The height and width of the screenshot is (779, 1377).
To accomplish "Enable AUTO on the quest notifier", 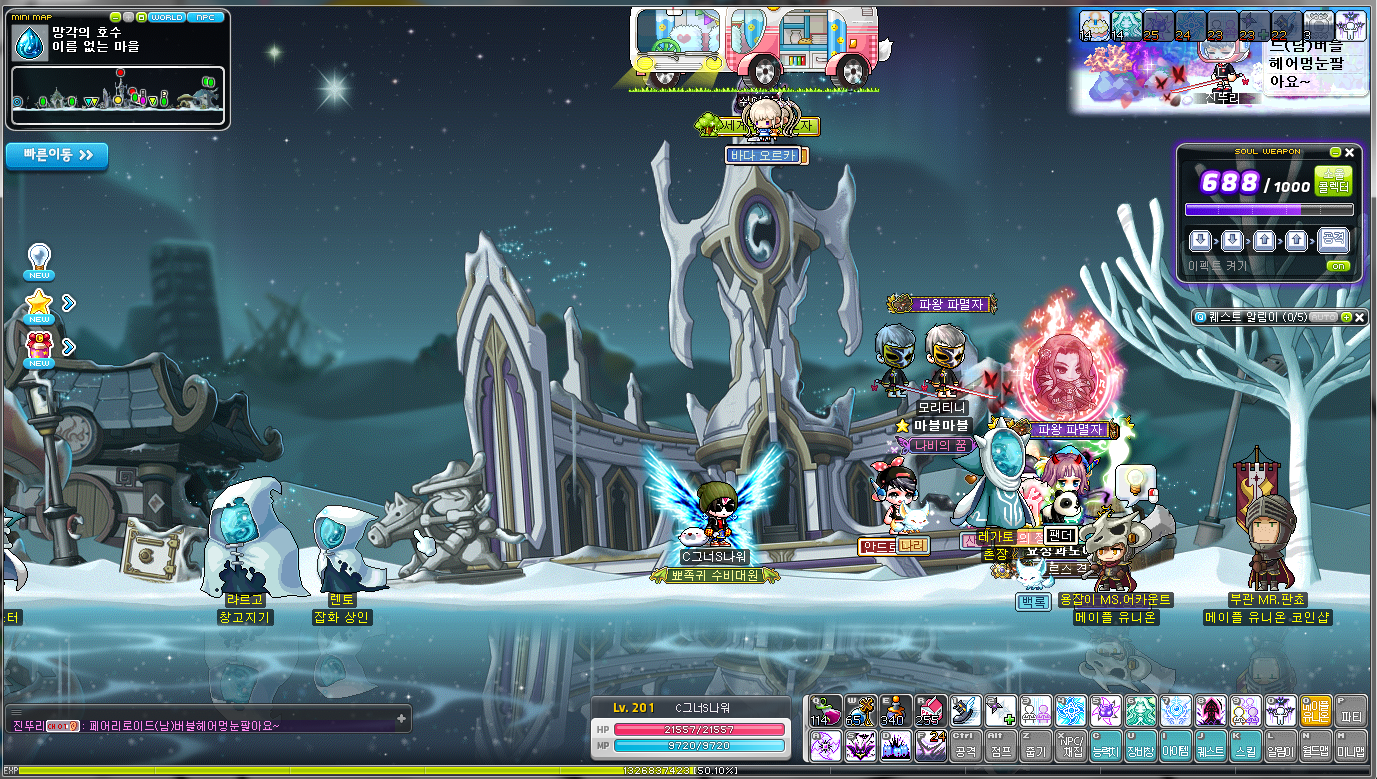I will click(1323, 317).
